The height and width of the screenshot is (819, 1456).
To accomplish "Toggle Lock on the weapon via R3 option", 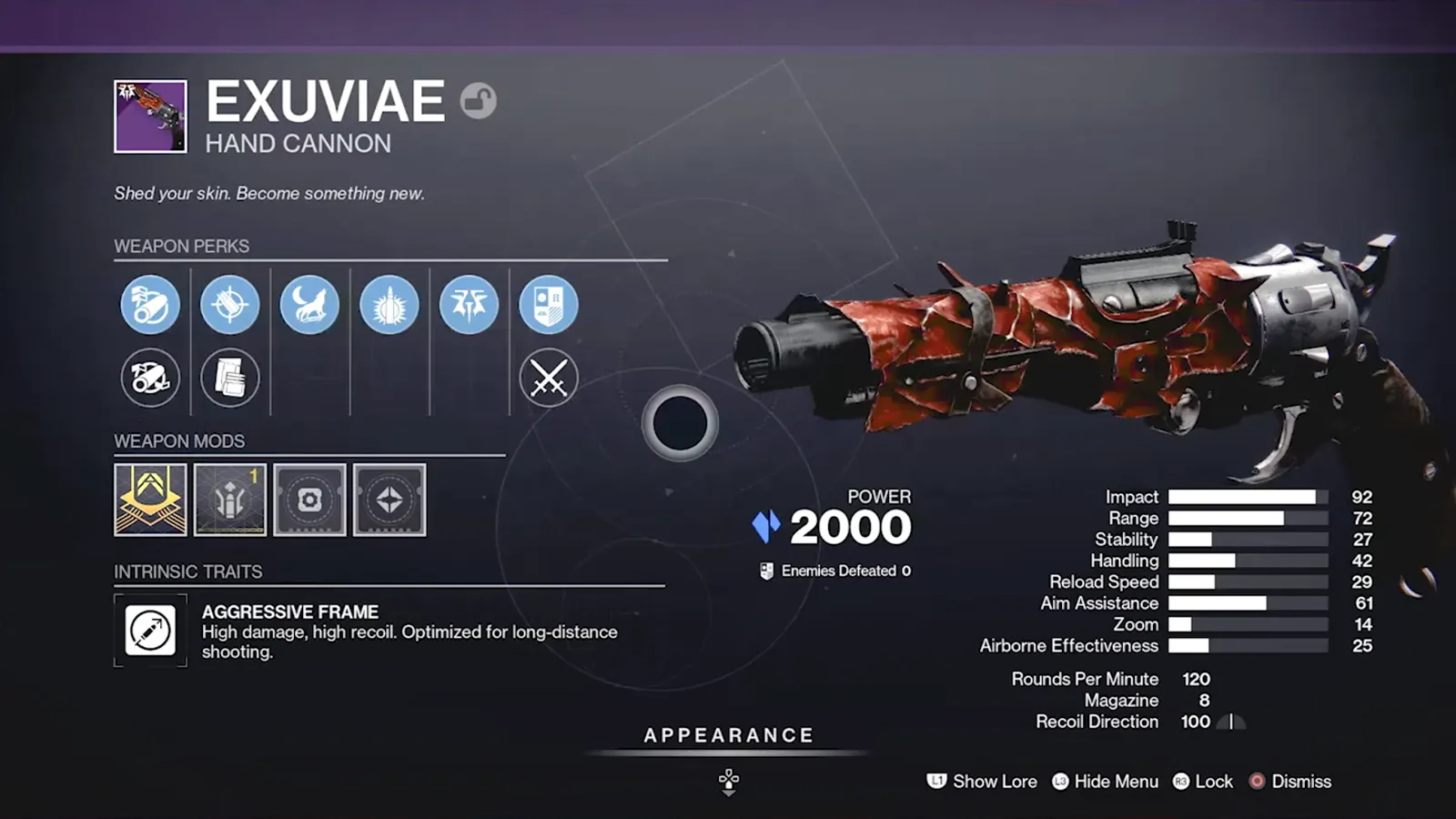I will click(x=1203, y=782).
